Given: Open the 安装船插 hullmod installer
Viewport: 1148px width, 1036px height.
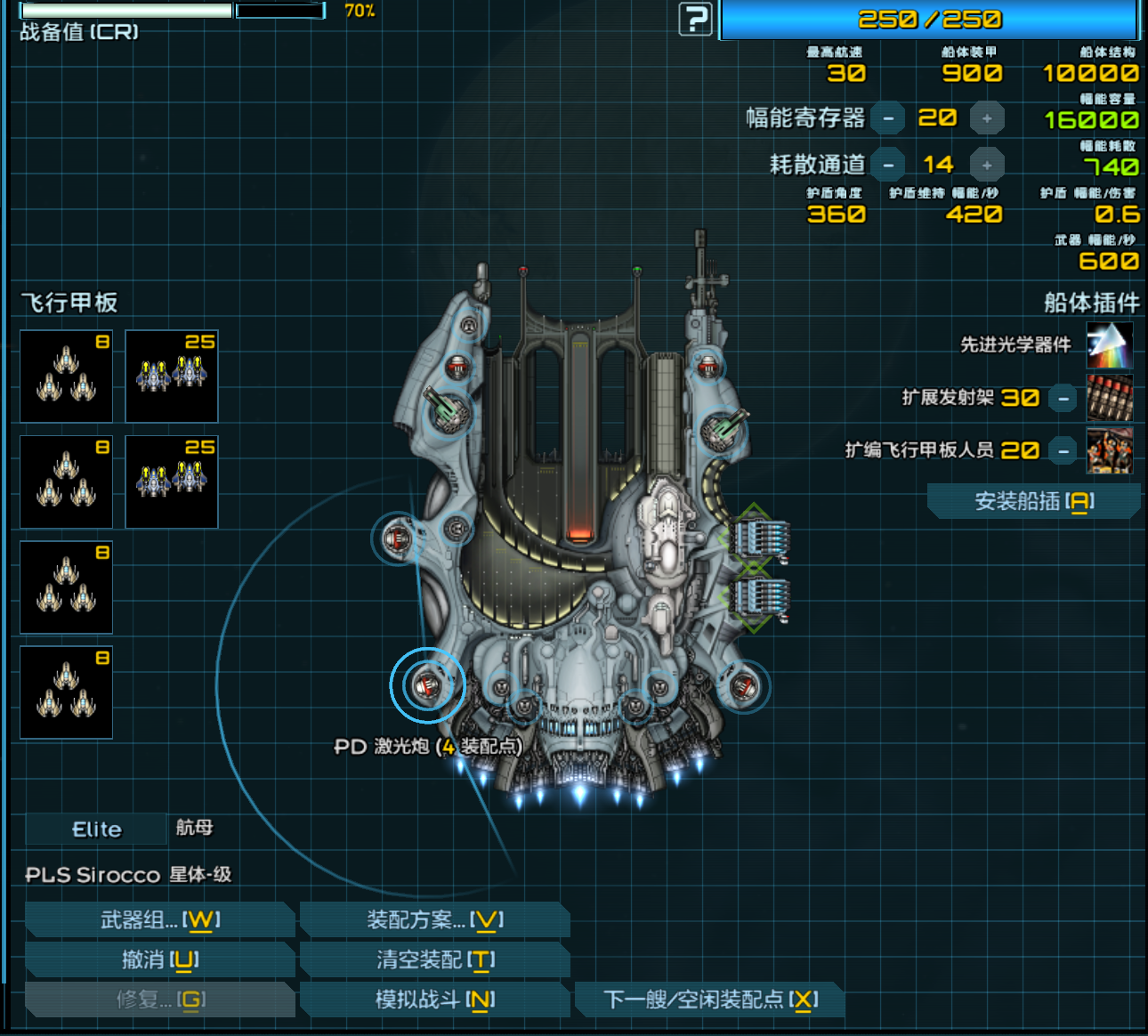Looking at the screenshot, I should pyautogui.click(x=1033, y=501).
